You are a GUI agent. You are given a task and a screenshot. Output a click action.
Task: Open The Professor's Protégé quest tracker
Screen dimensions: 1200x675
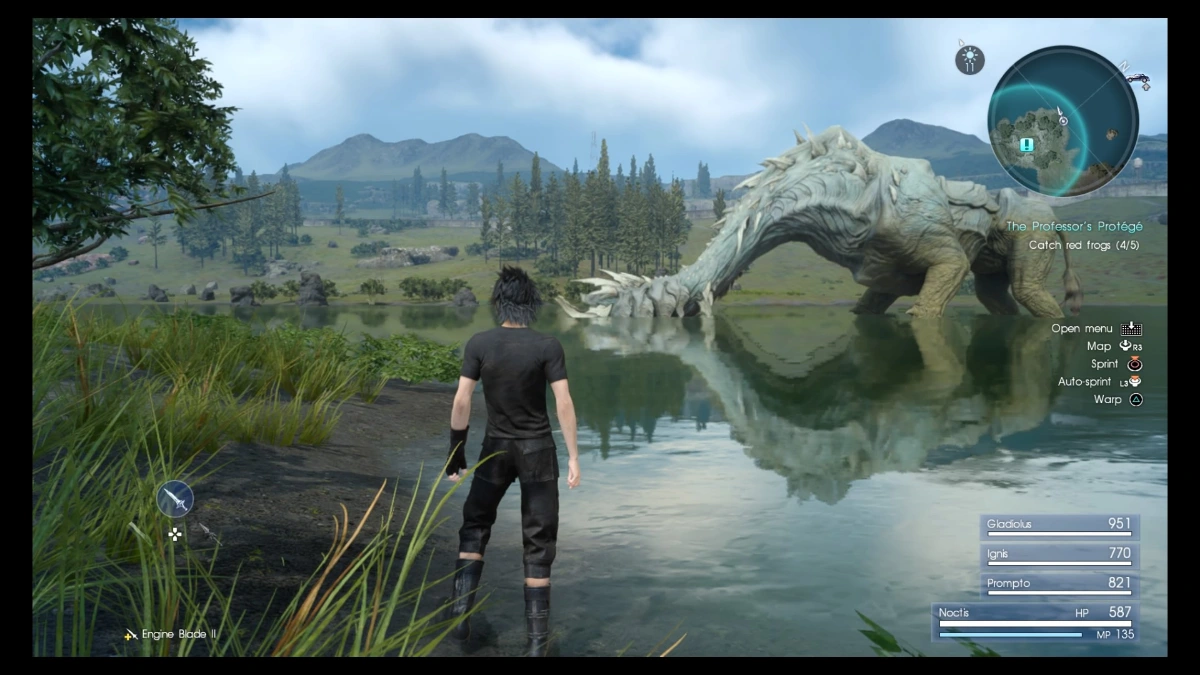click(1073, 227)
